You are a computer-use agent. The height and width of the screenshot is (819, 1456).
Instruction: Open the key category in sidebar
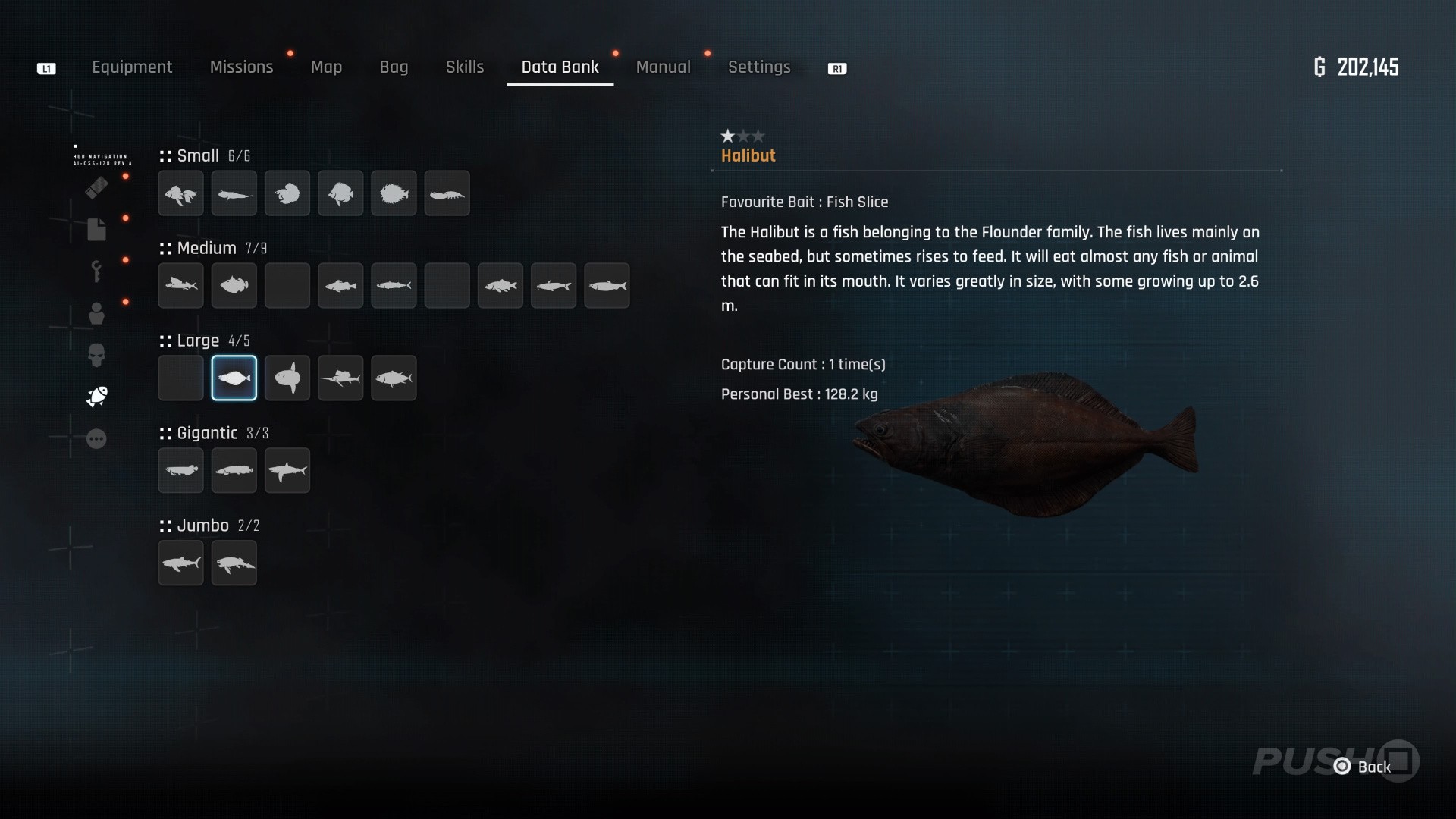(96, 271)
